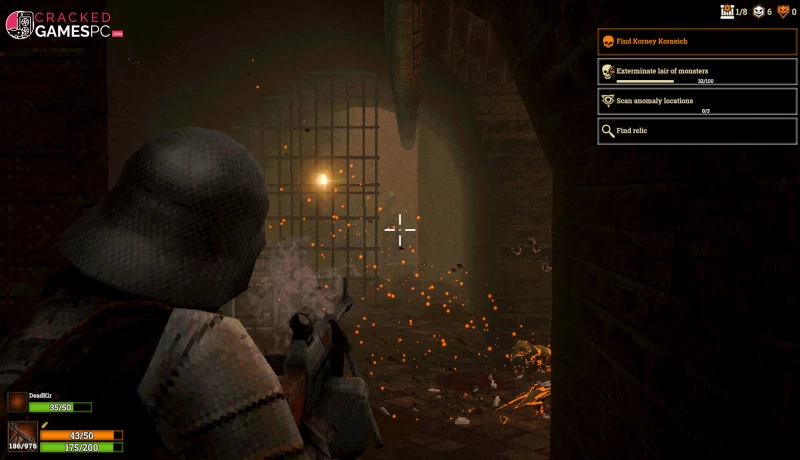800x460 pixels.
Task: Click the equipped machine gun weapon icon
Action: pyautogui.click(x=22, y=434)
